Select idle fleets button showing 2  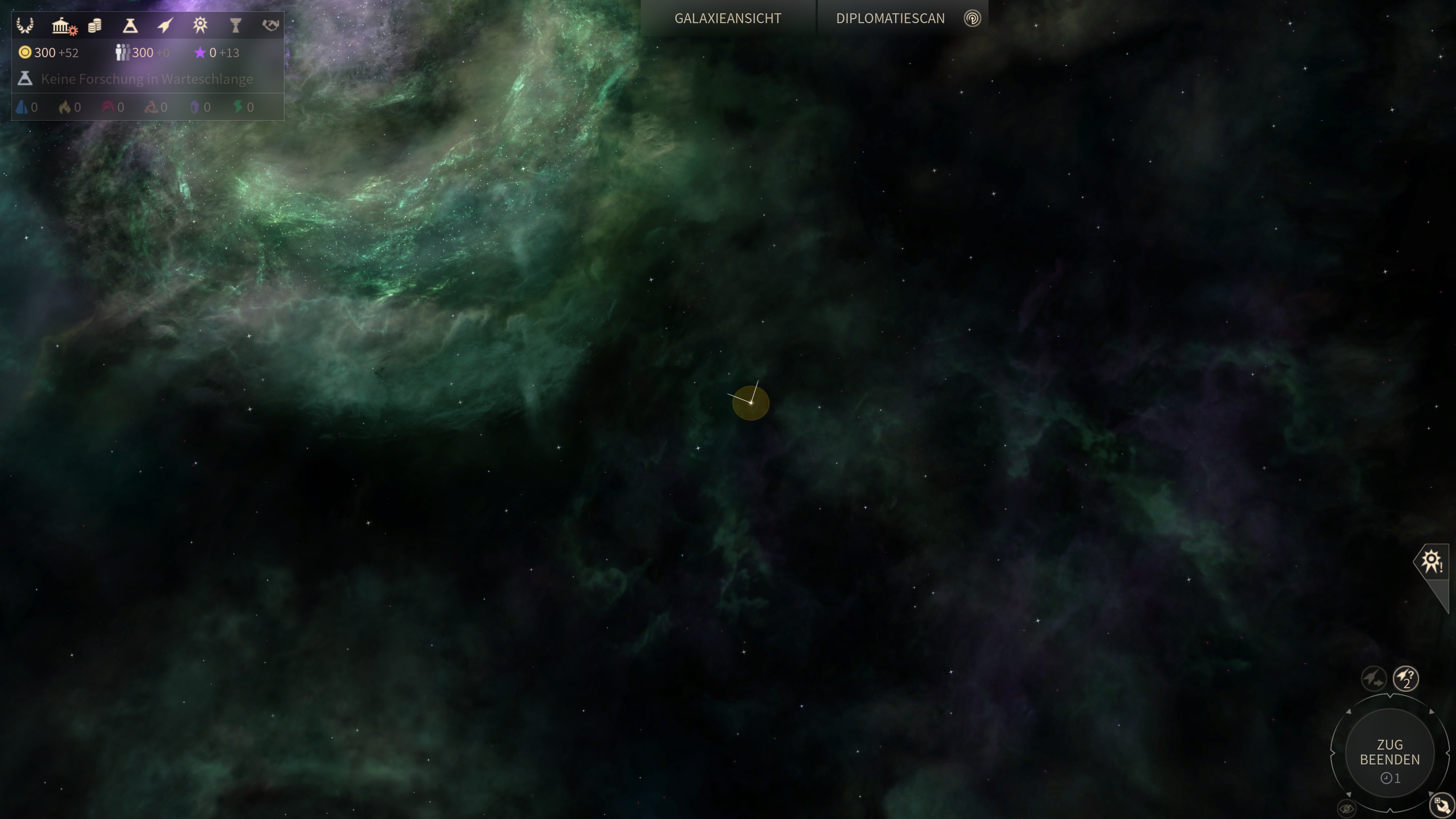tap(1406, 678)
